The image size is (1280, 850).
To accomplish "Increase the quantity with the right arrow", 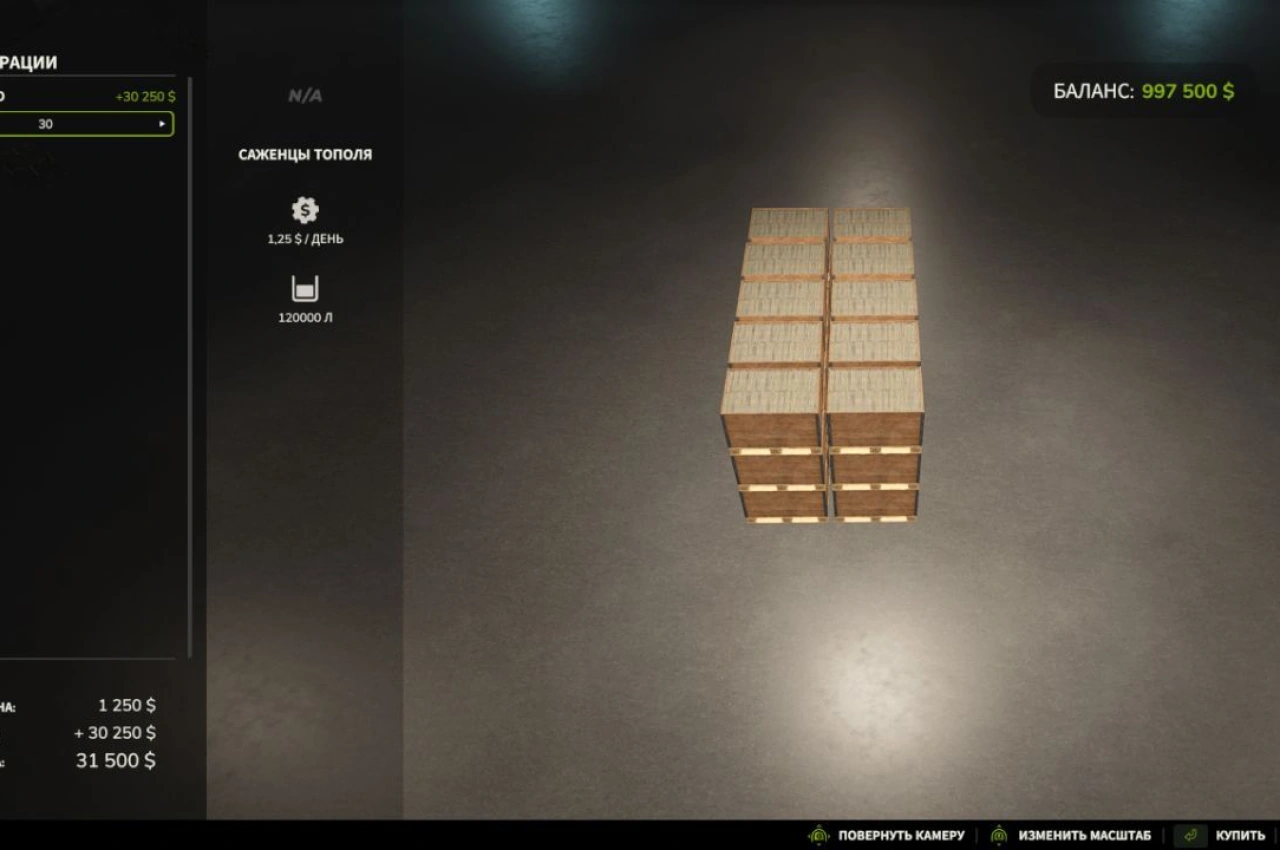I will click(x=162, y=124).
